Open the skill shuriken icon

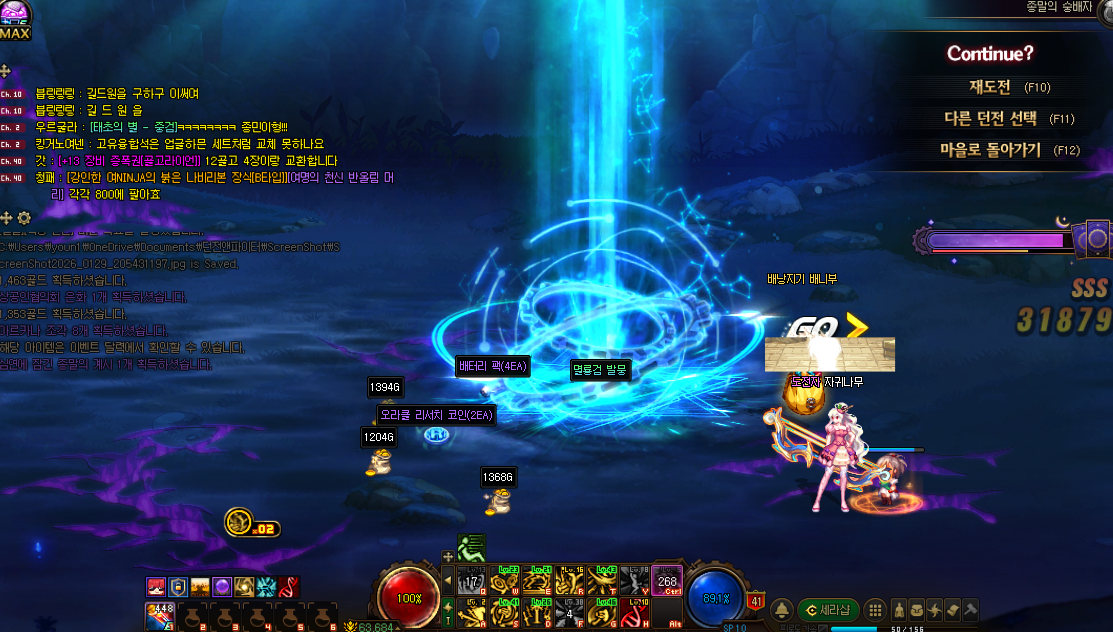(x=935, y=609)
